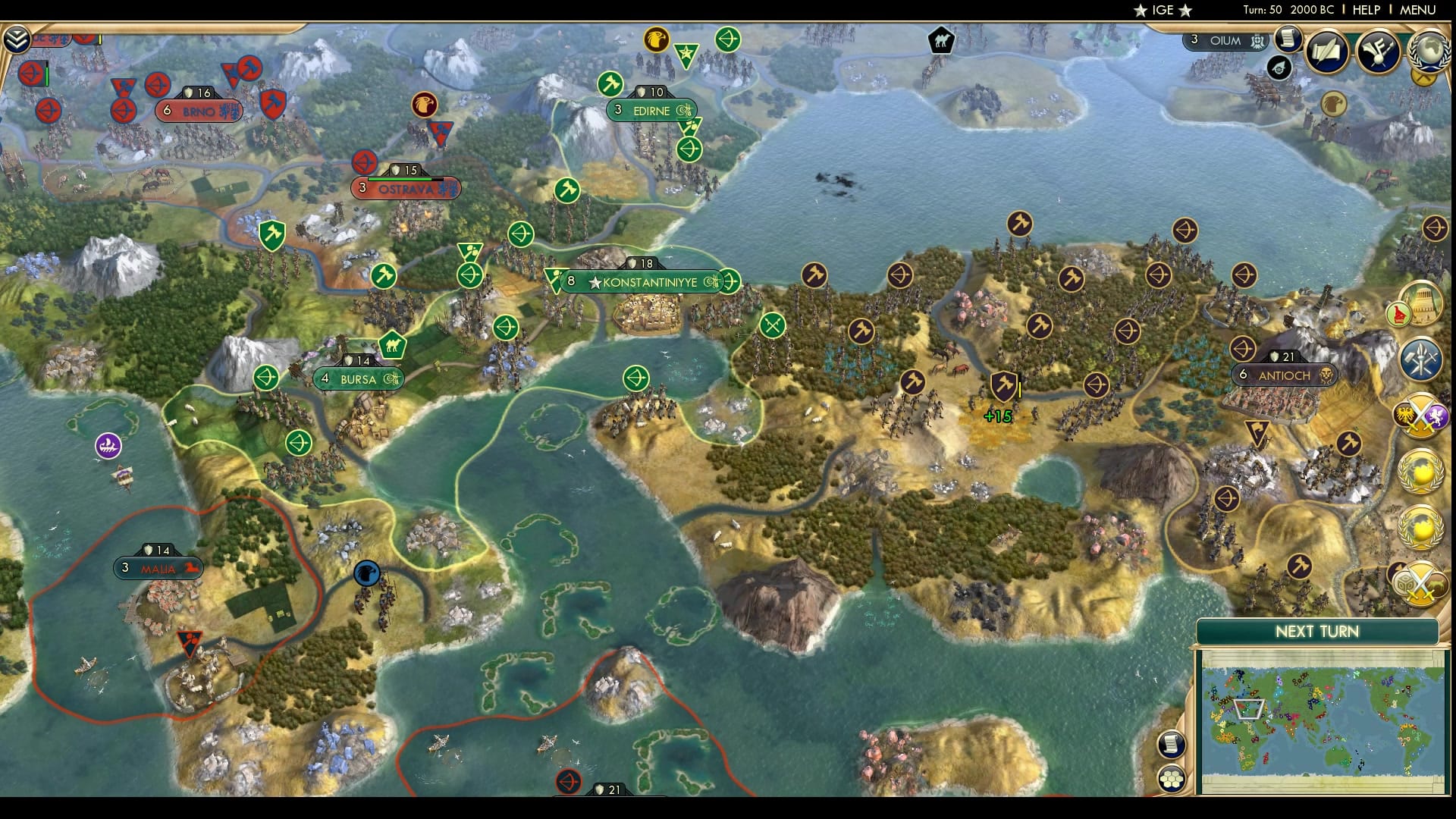The image size is (1456, 819).
Task: Click HELP in the top bar
Action: point(1365,11)
